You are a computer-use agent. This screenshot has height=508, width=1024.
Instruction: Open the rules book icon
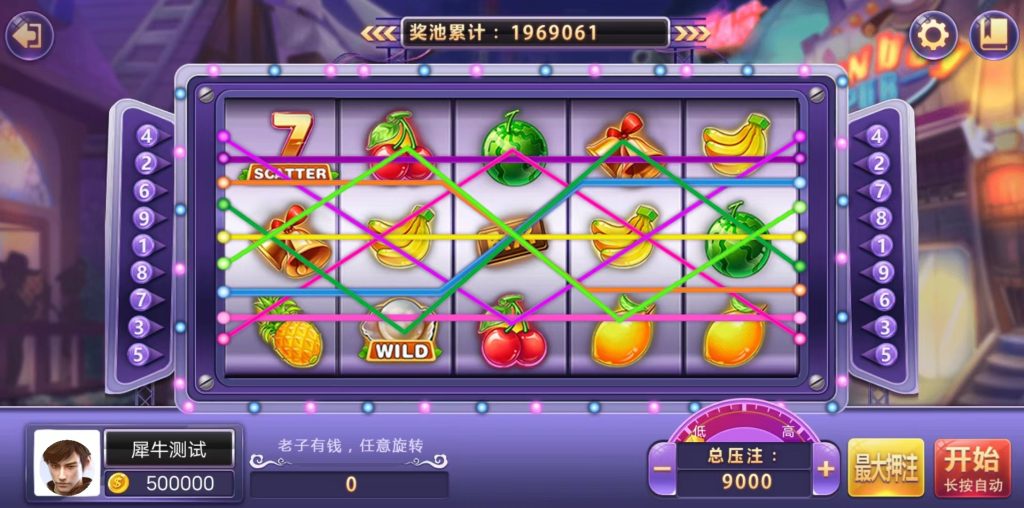point(994,36)
